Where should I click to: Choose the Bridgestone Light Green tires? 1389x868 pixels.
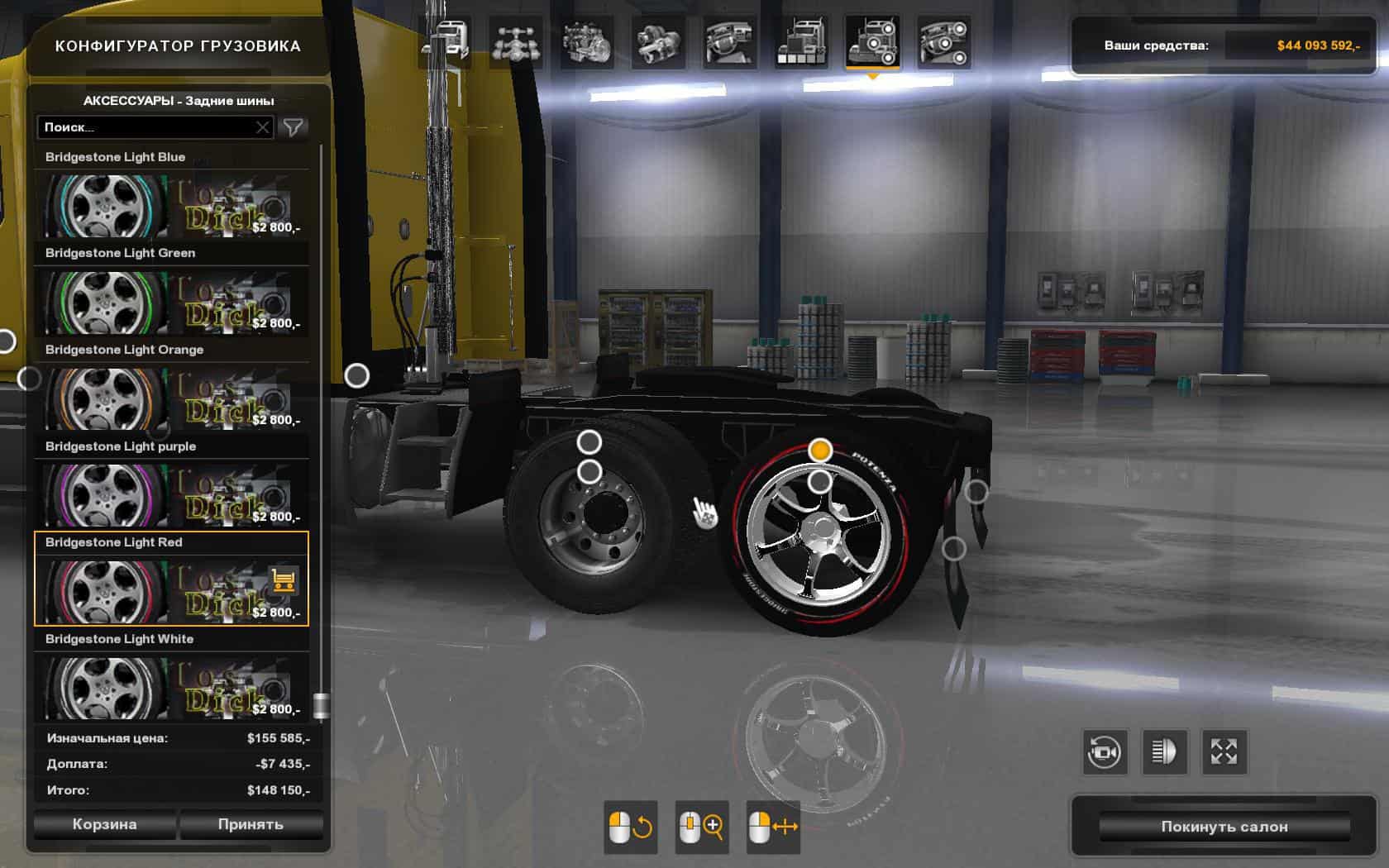pyautogui.click(x=171, y=301)
